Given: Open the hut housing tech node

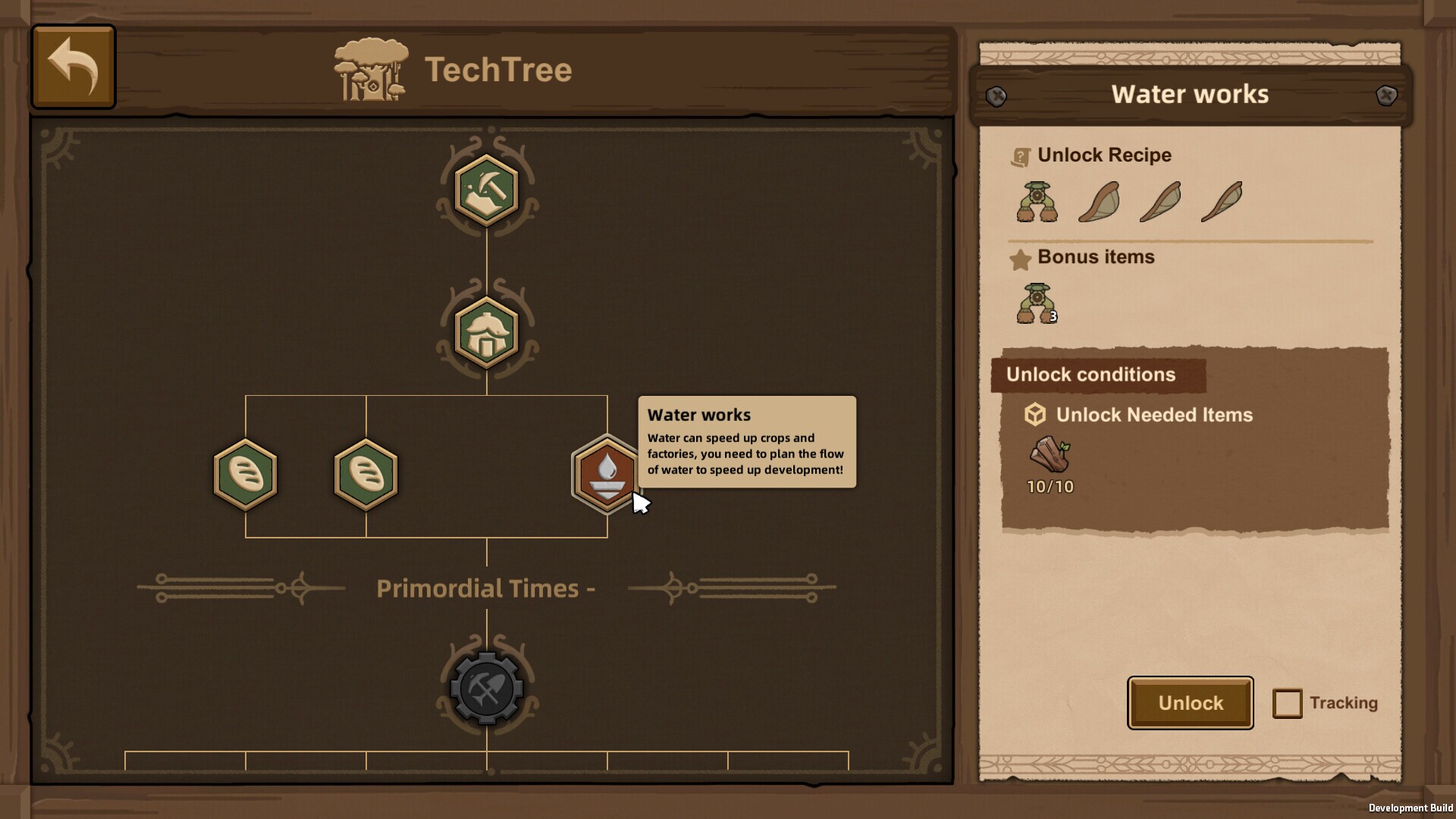Looking at the screenshot, I should 485,332.
